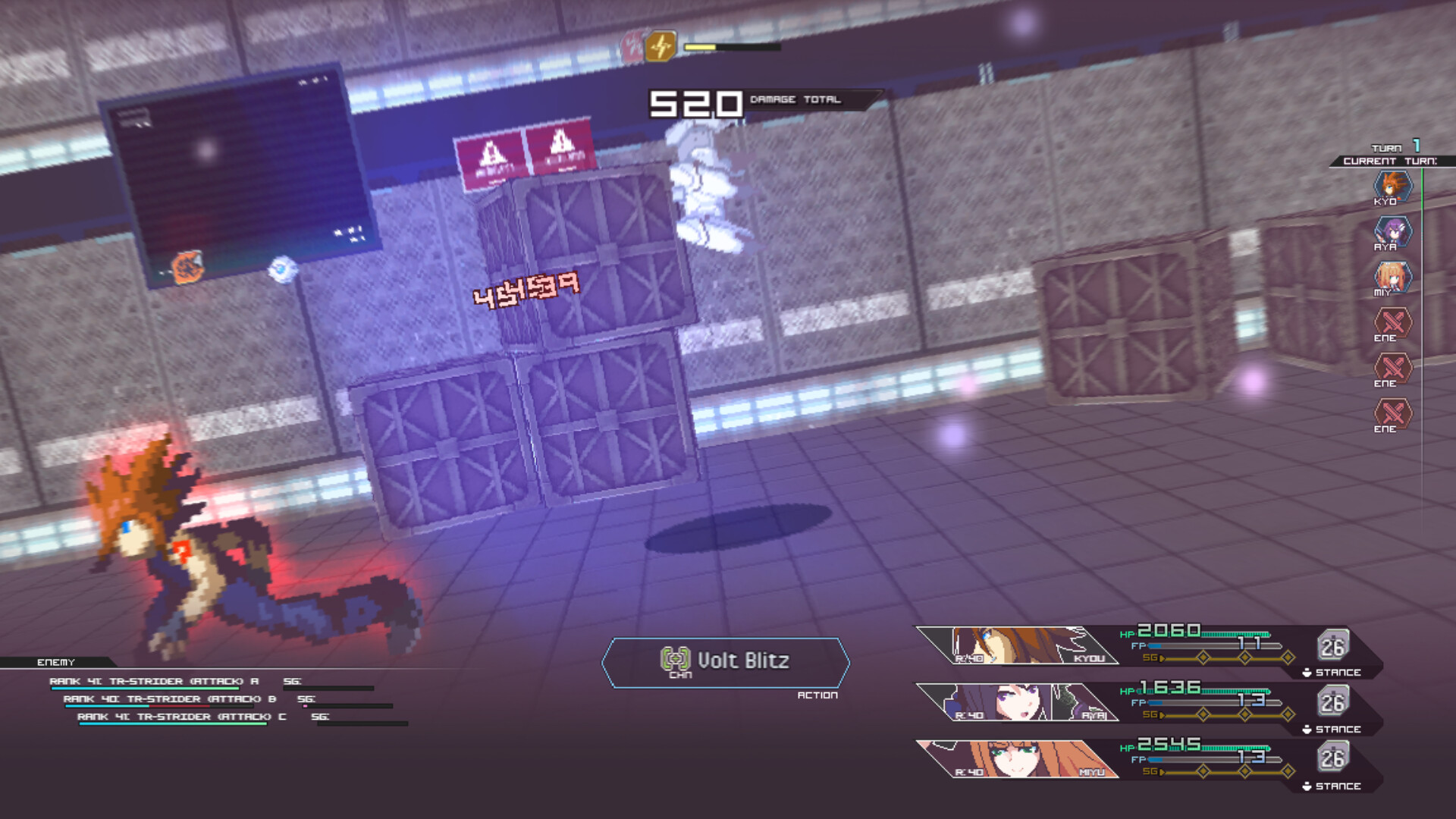Select the Volt Blitz action banner

point(728,661)
